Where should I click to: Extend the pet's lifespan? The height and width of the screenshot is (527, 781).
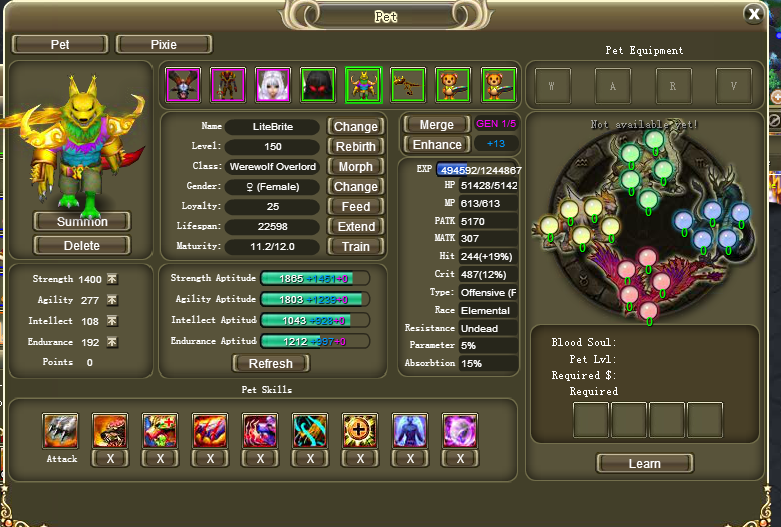[x=355, y=227]
